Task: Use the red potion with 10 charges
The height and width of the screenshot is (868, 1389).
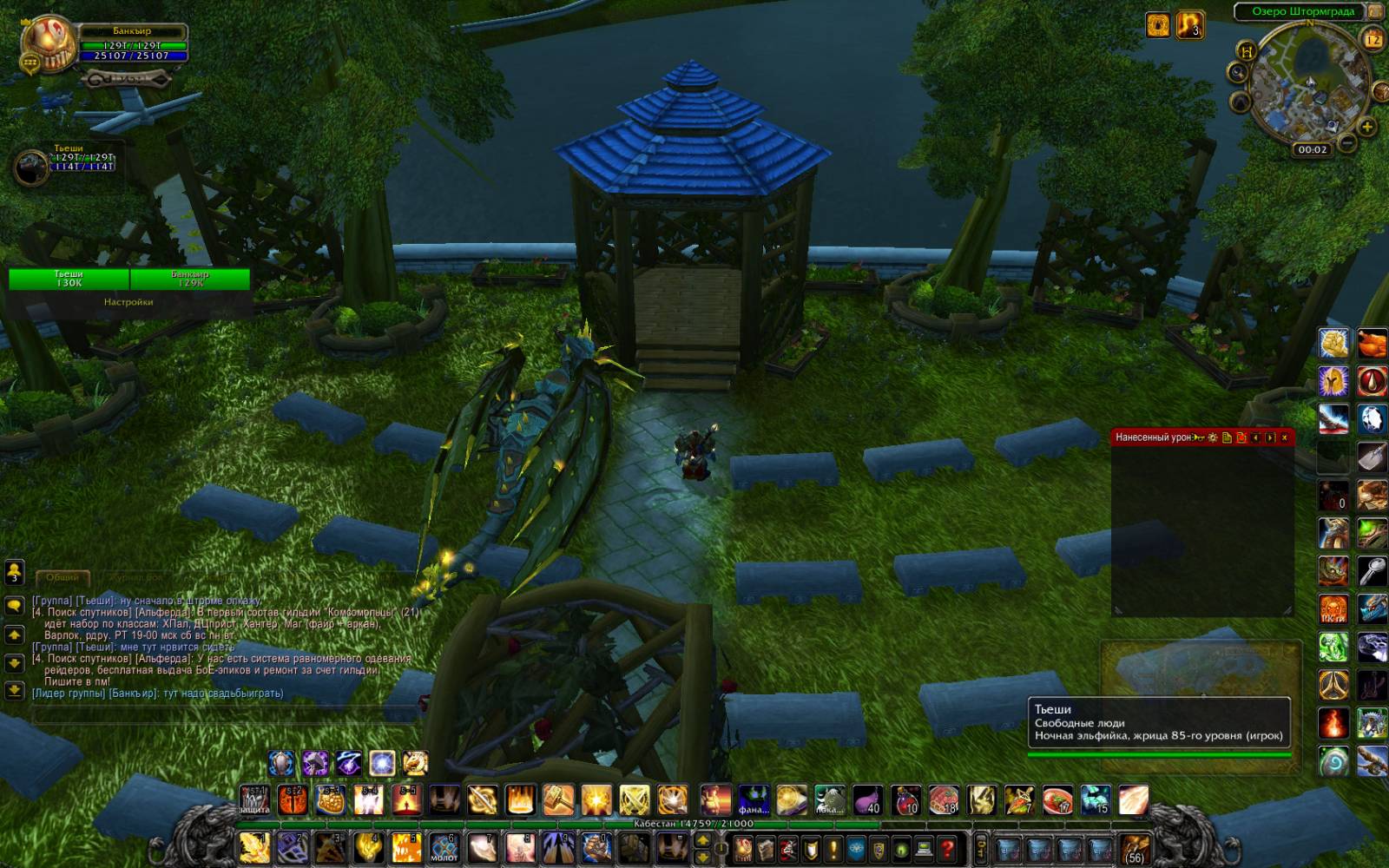Action: click(906, 800)
